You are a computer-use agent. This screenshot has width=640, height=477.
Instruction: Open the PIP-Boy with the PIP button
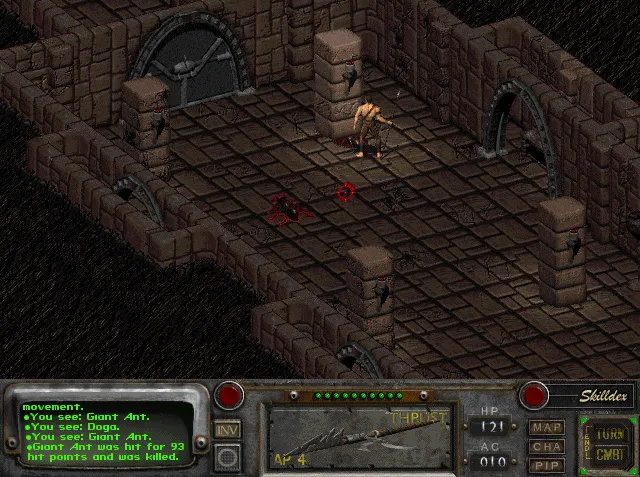(546, 464)
